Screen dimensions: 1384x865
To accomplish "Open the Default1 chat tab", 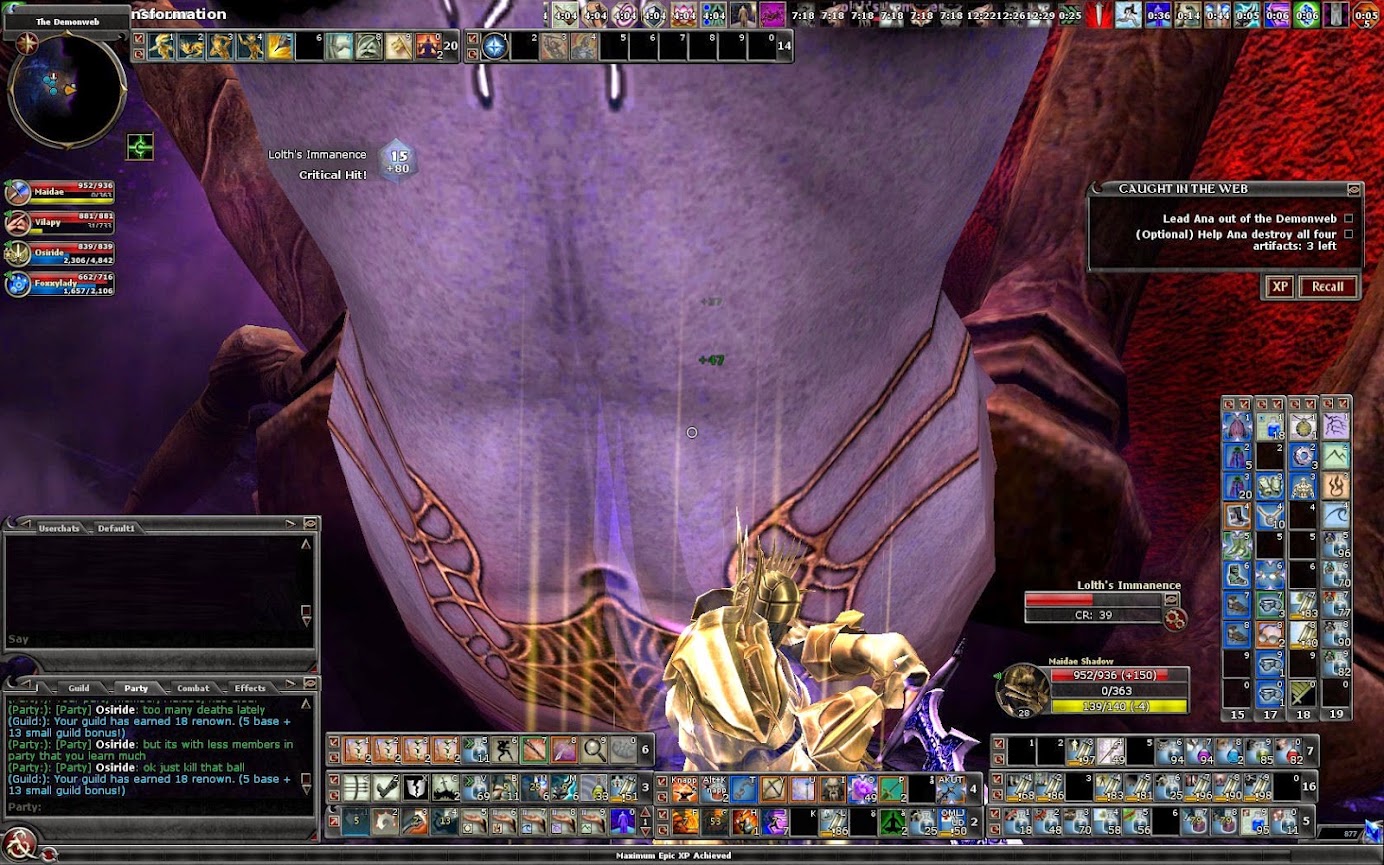I will (116, 527).
